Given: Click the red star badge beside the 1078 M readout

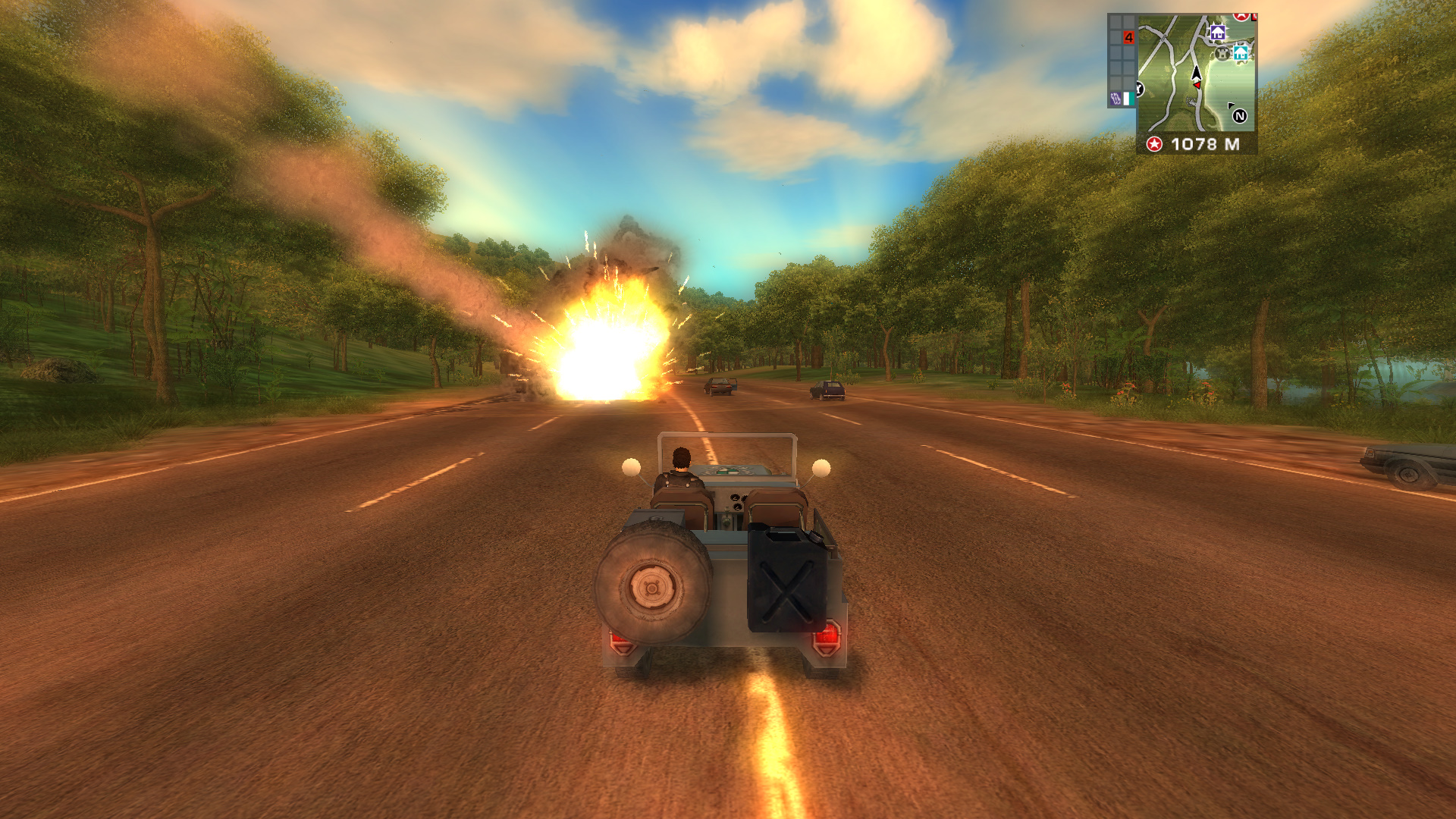Looking at the screenshot, I should coord(1154,144).
